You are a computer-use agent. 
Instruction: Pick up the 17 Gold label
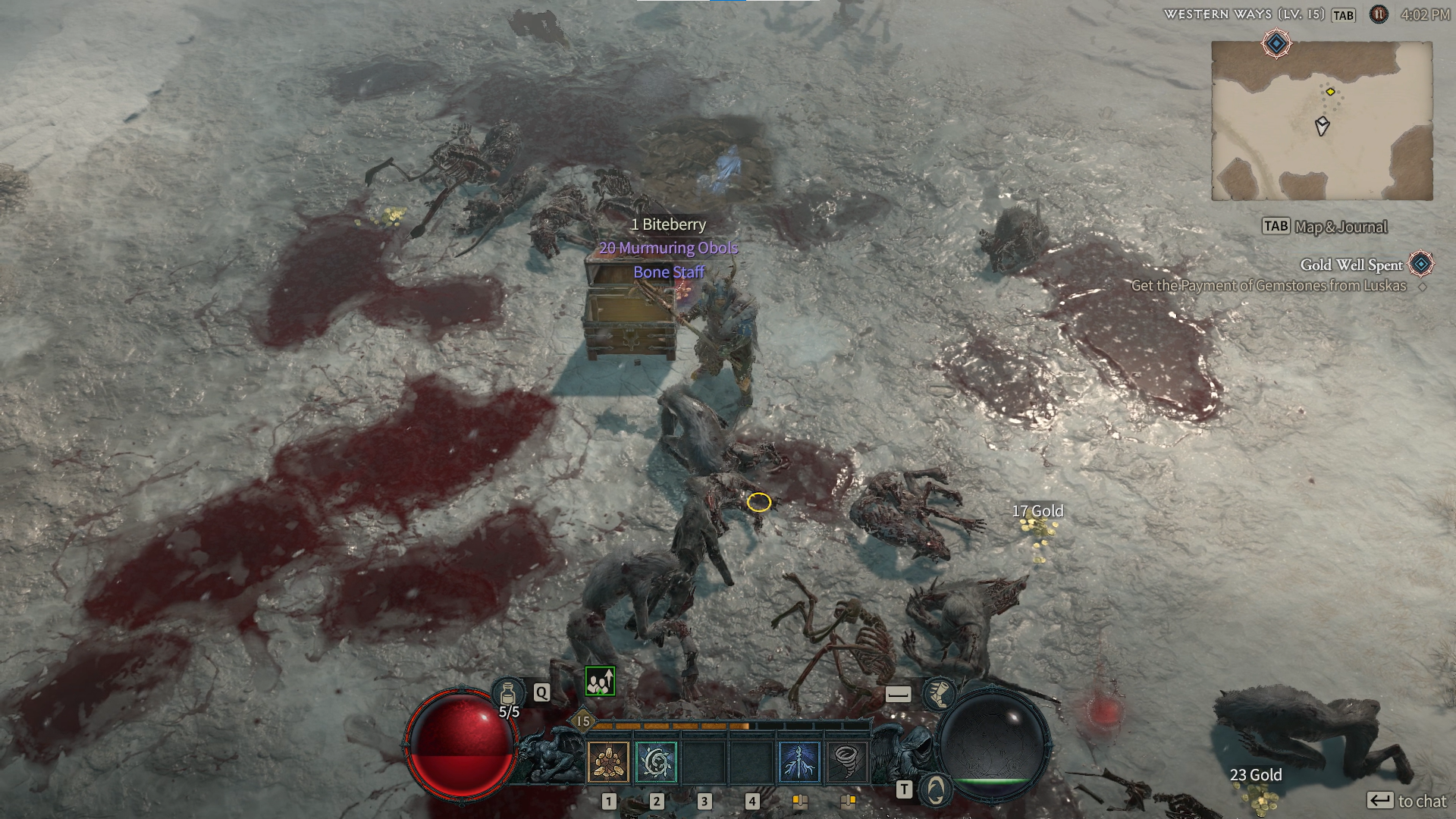point(1037,511)
